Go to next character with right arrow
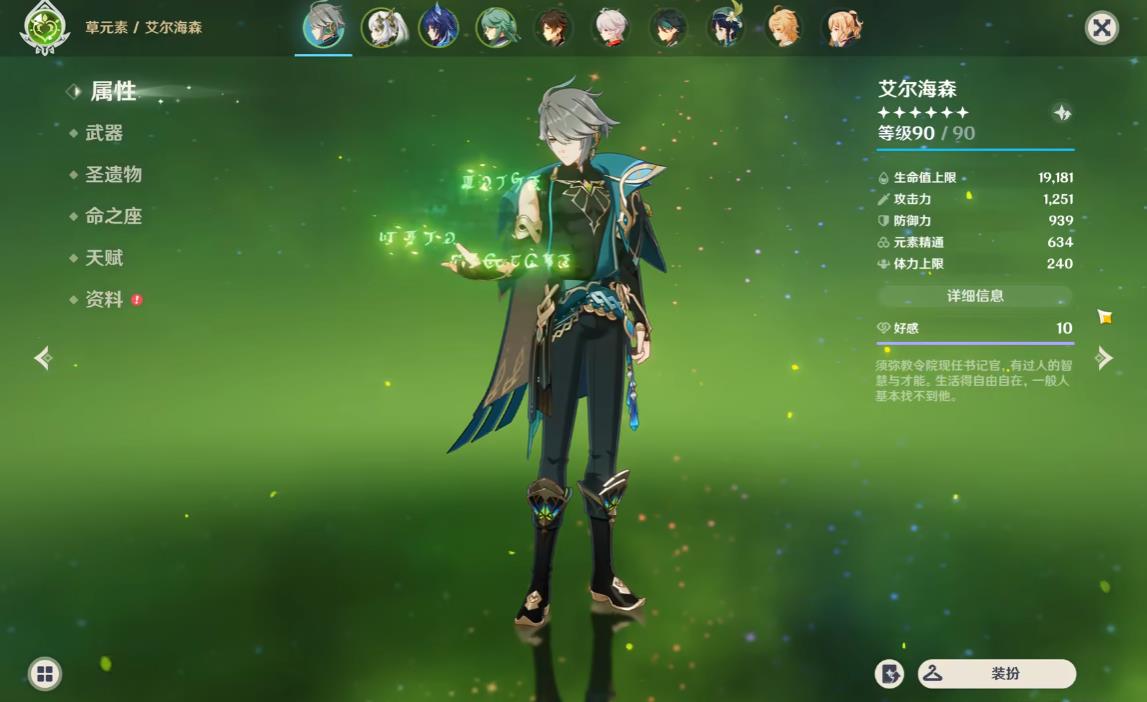Screen dimensions: 1147x702 (1104, 358)
